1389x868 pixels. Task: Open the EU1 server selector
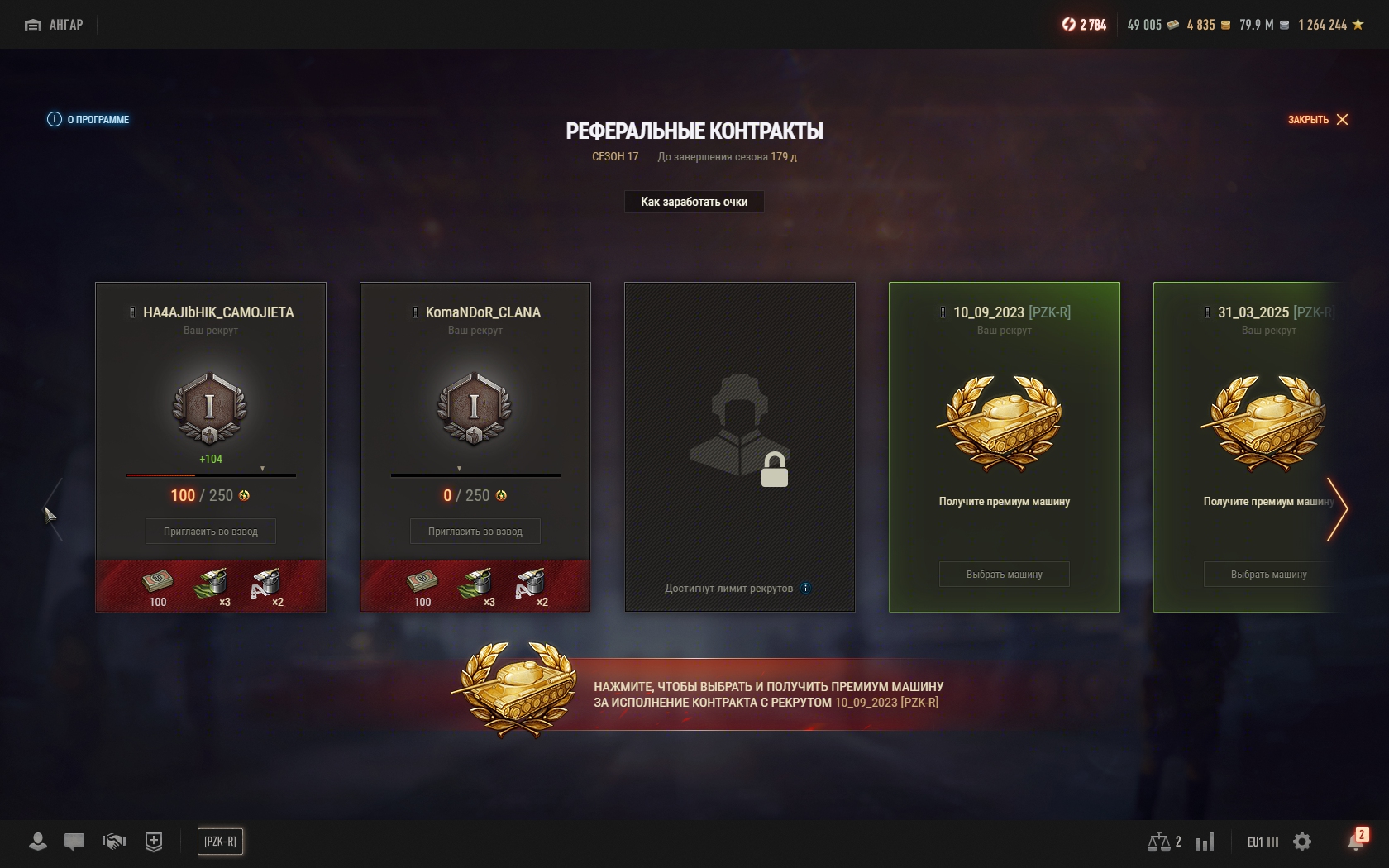coord(1262,842)
